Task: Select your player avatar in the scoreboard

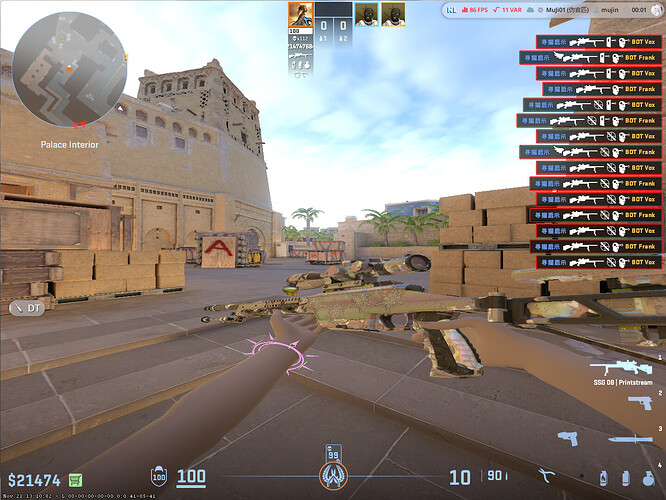Action: (299, 14)
